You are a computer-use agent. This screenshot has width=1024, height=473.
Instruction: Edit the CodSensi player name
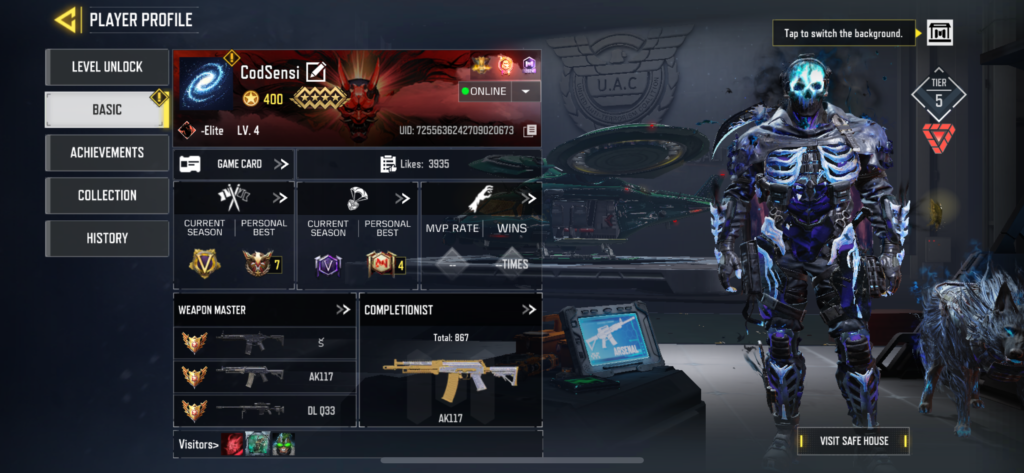coord(316,71)
